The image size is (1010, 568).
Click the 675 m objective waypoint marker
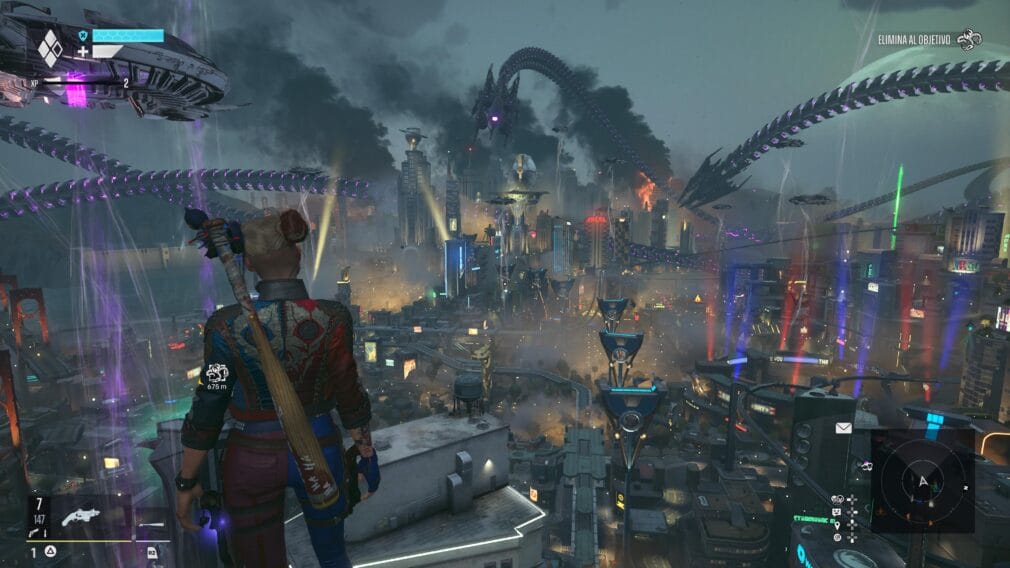217,374
